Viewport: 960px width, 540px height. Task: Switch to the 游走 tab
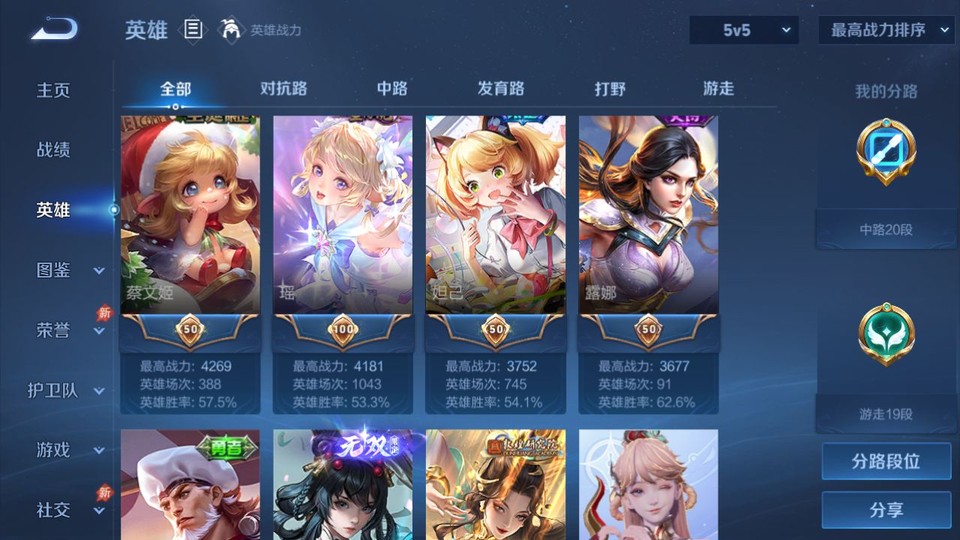[718, 88]
